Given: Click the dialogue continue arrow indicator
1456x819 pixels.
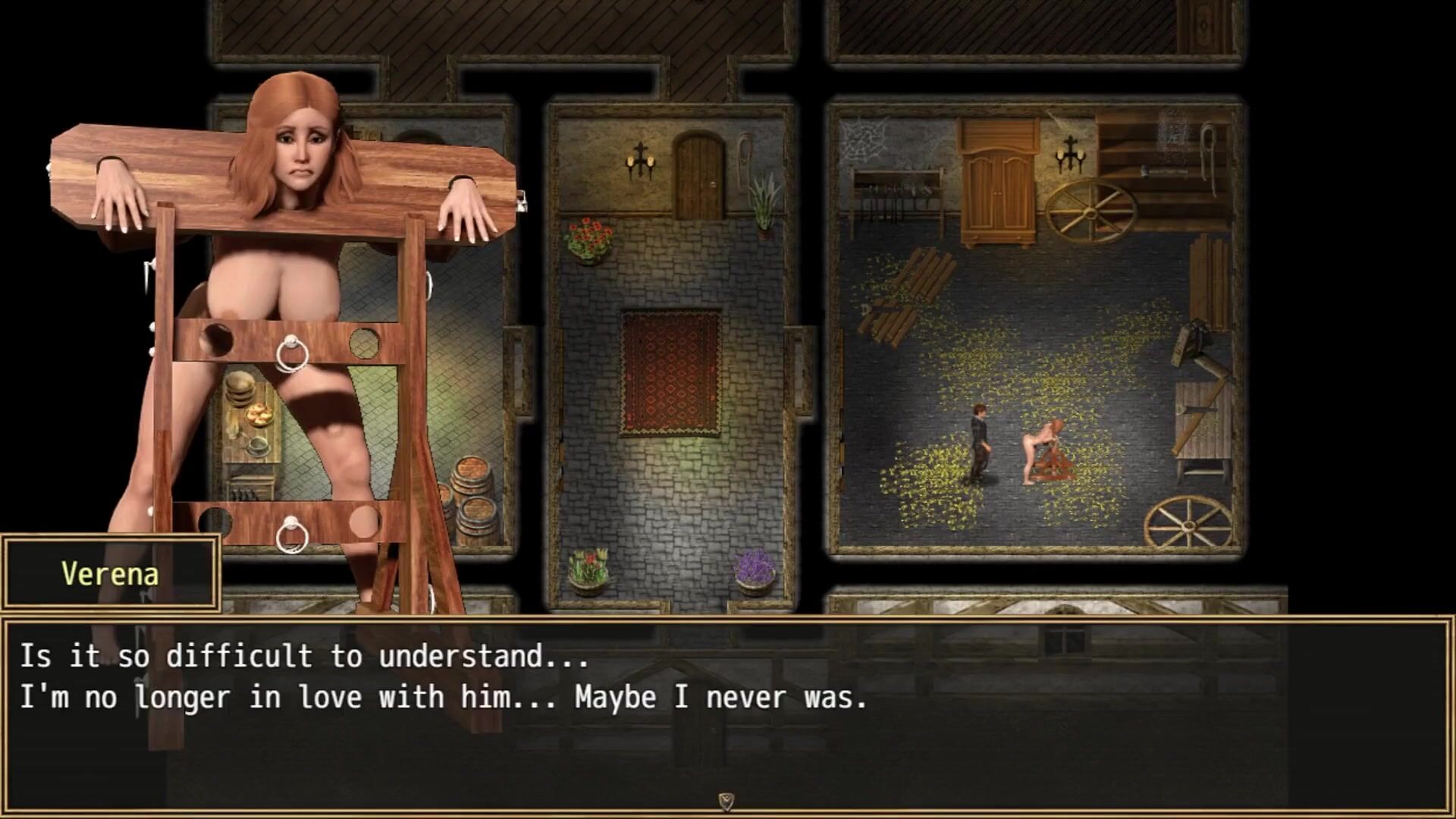Looking at the screenshot, I should pyautogui.click(x=726, y=802).
